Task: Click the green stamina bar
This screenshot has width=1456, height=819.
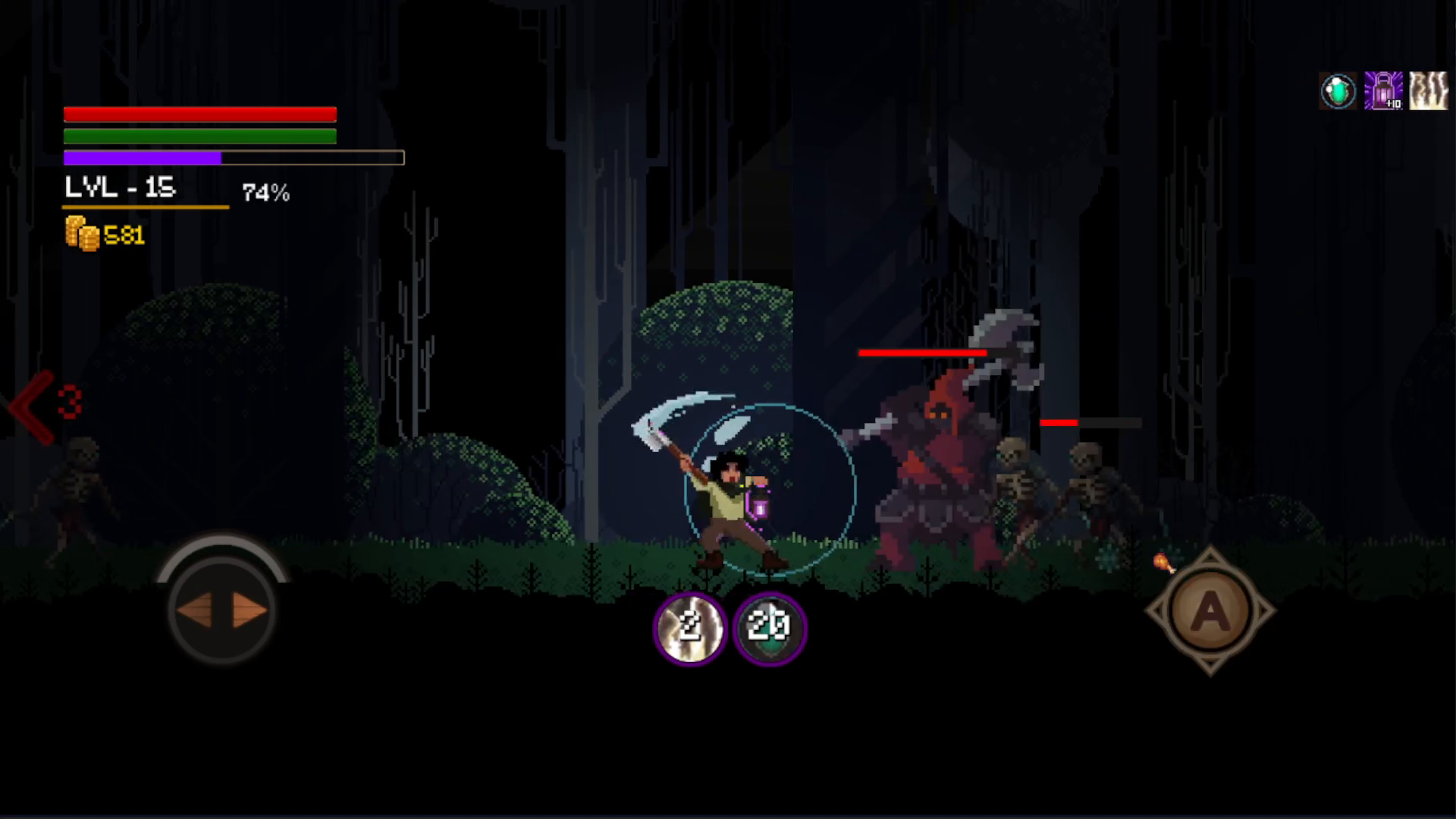Action: pos(199,136)
